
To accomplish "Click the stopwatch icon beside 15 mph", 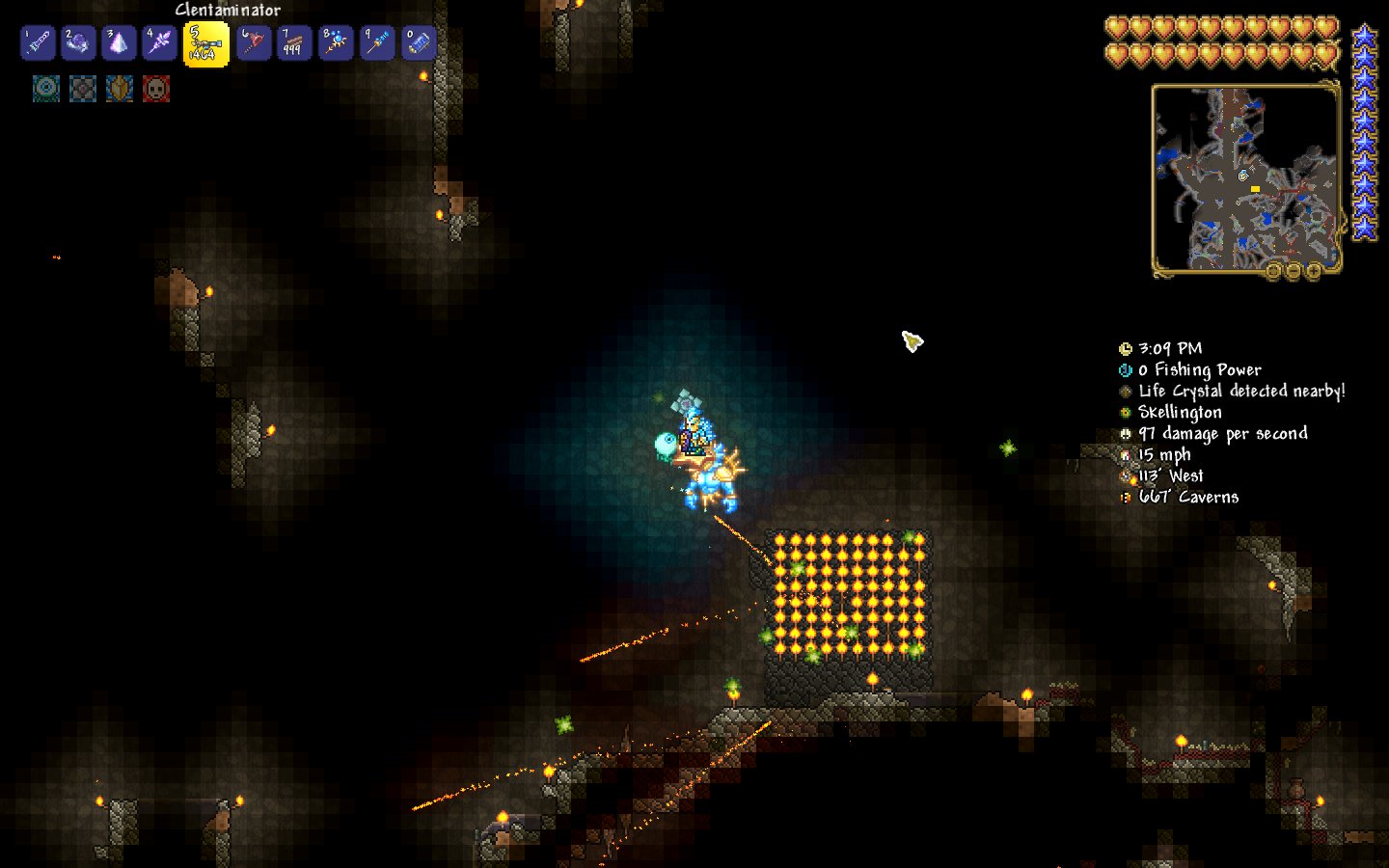I will 1125,454.
